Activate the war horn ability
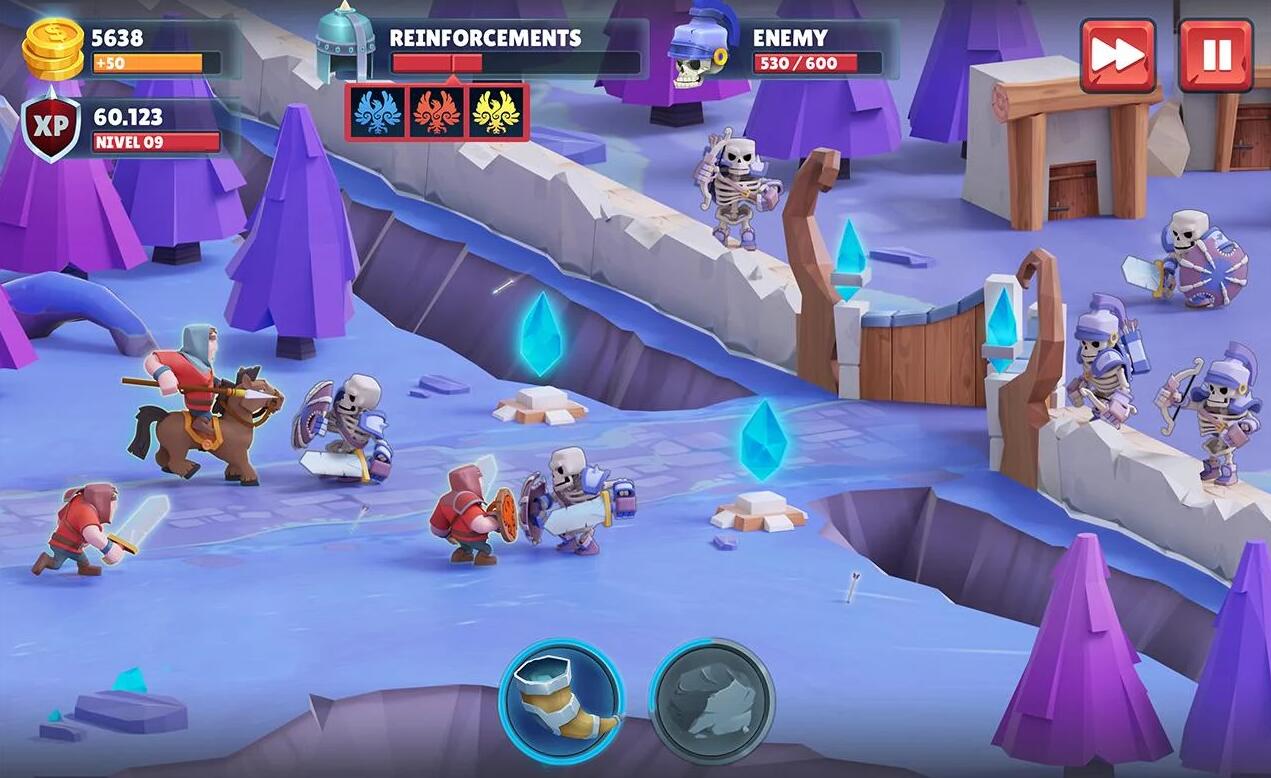Screen dimensions: 1271x778 [561, 701]
